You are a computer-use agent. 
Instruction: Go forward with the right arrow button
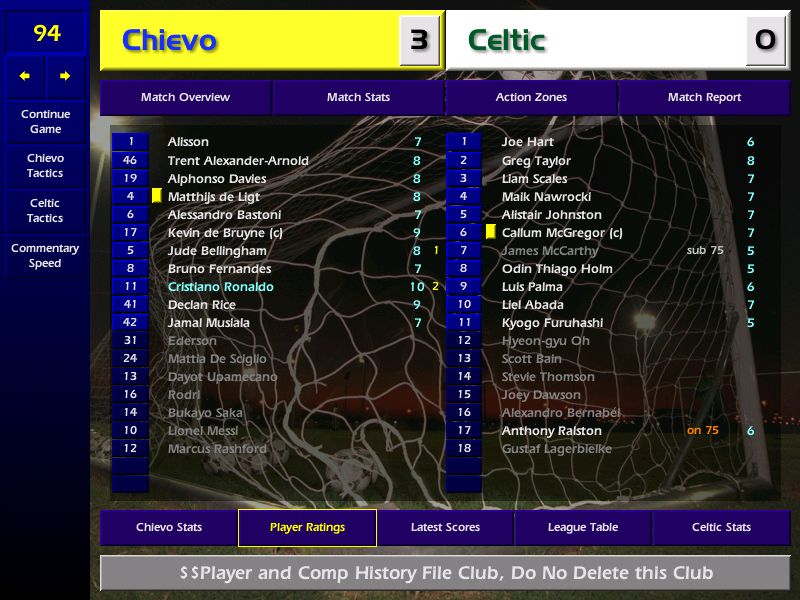(x=66, y=76)
